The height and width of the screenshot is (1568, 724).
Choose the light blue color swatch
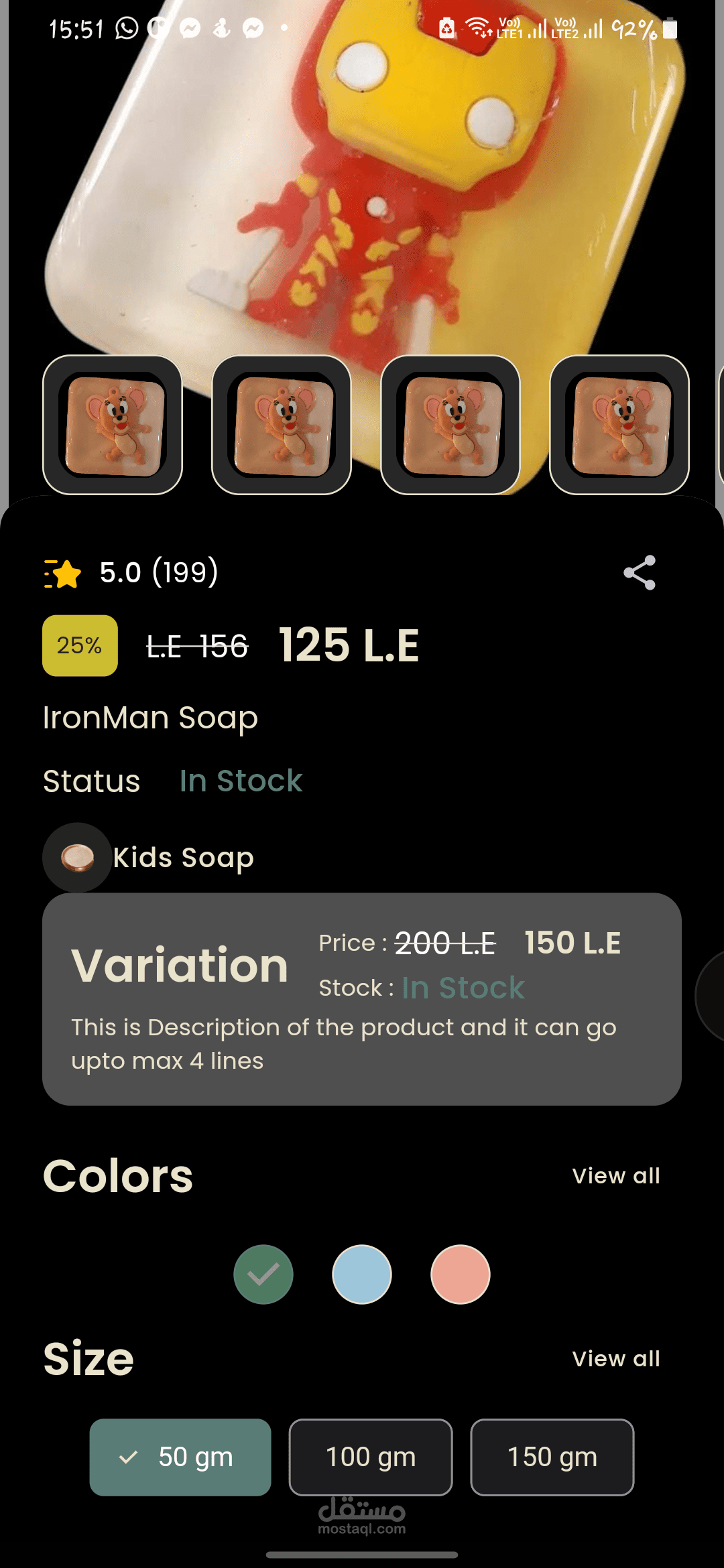(362, 1275)
